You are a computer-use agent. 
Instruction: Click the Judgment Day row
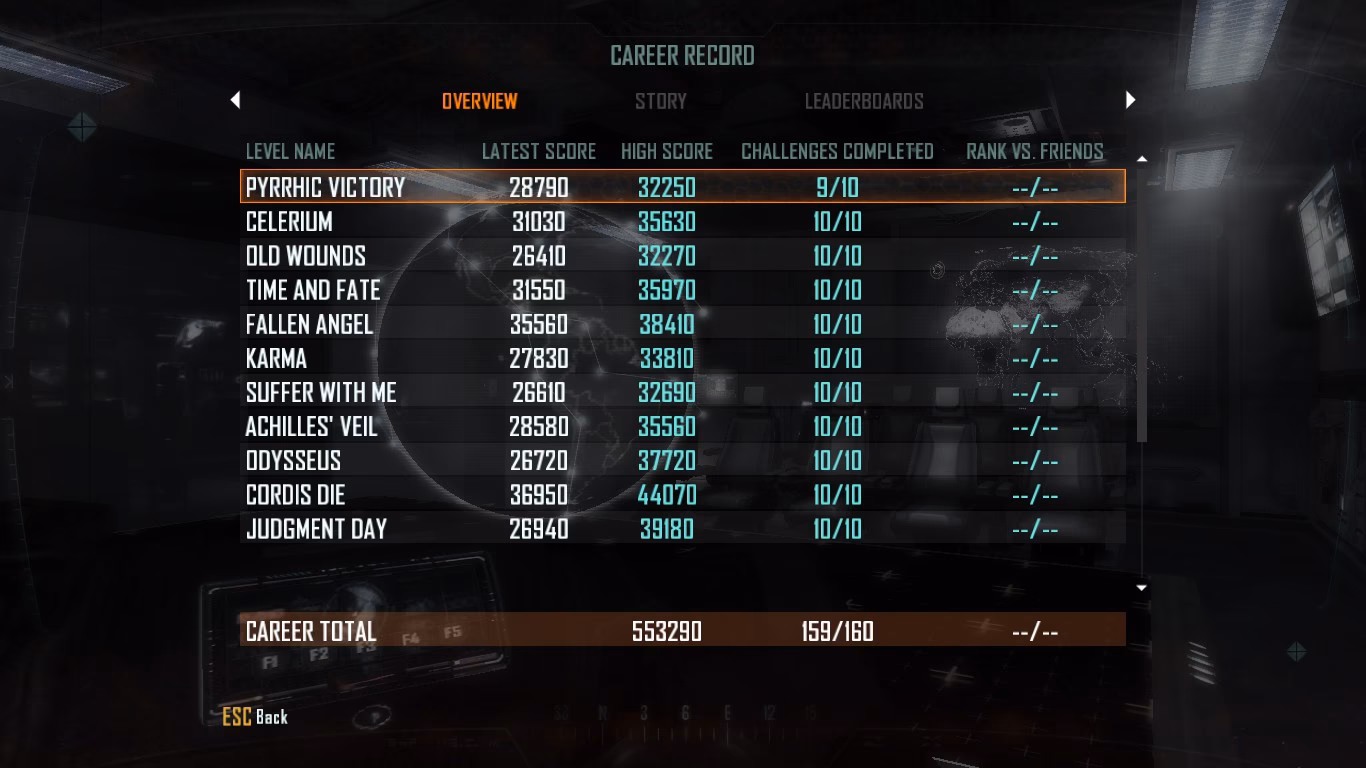coord(600,528)
